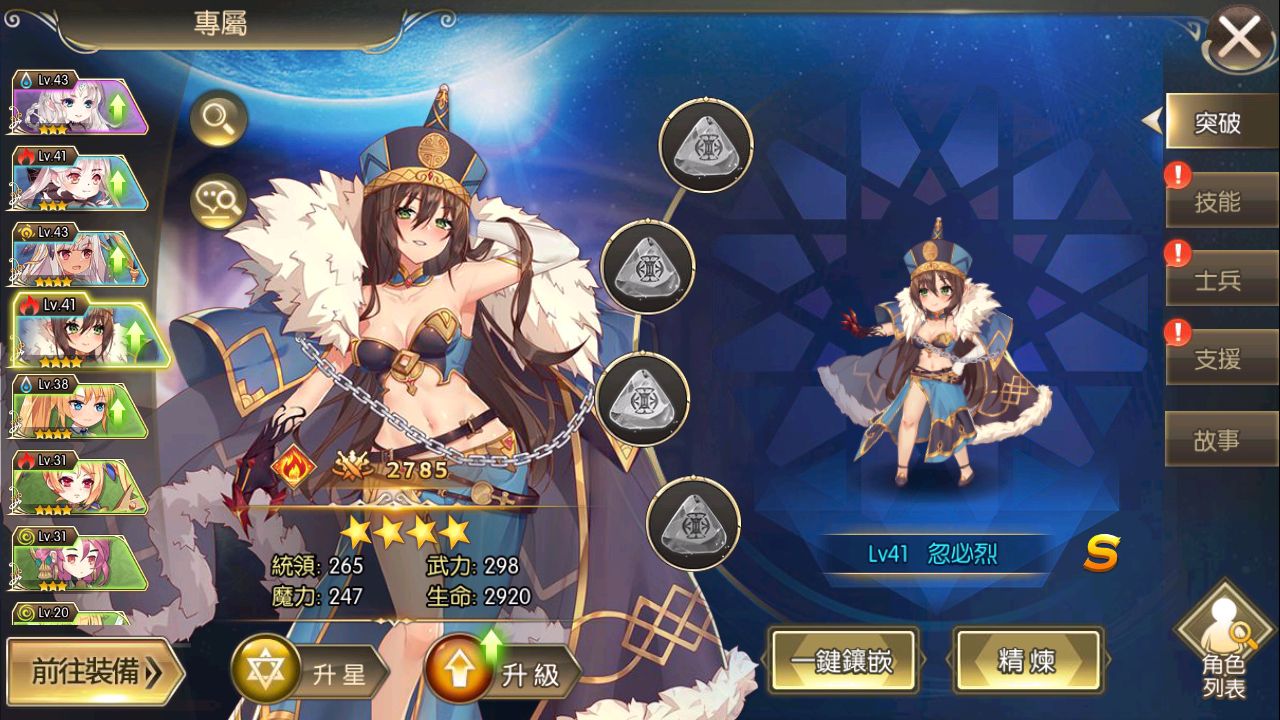Open the speech bubble inspect icon

(x=218, y=199)
